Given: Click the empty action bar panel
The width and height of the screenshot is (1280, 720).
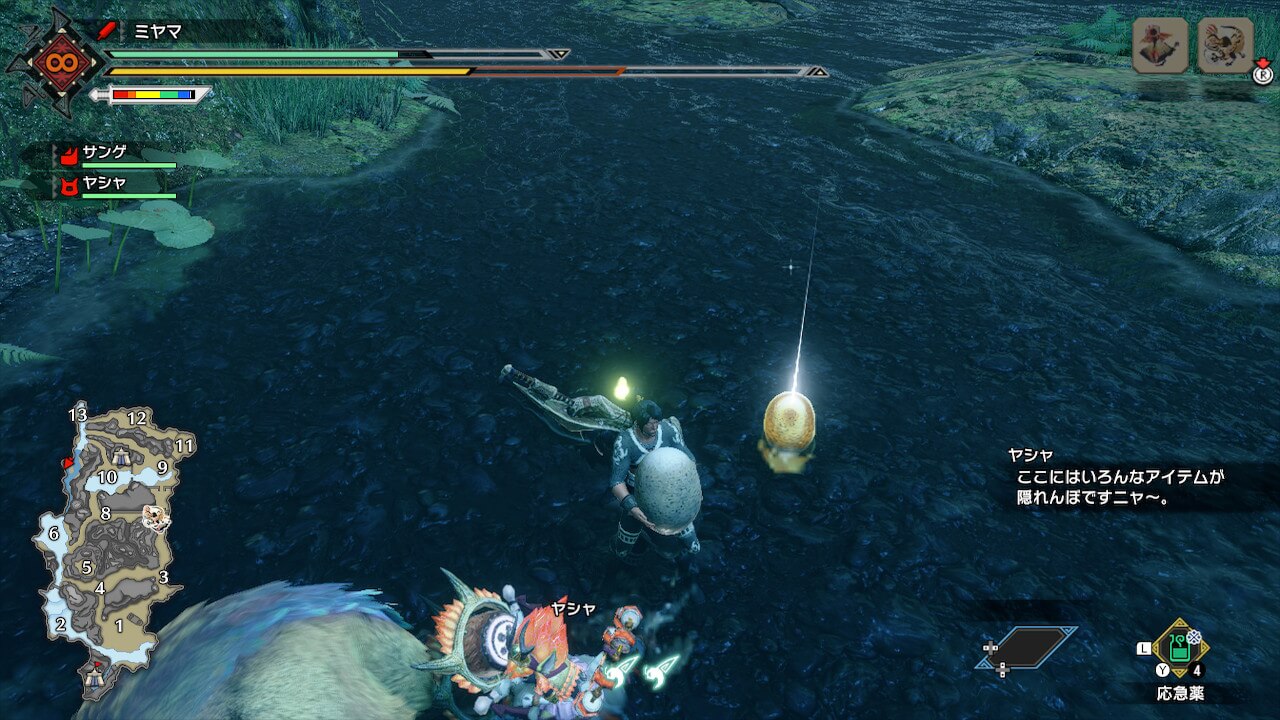Looking at the screenshot, I should pos(1027,647).
